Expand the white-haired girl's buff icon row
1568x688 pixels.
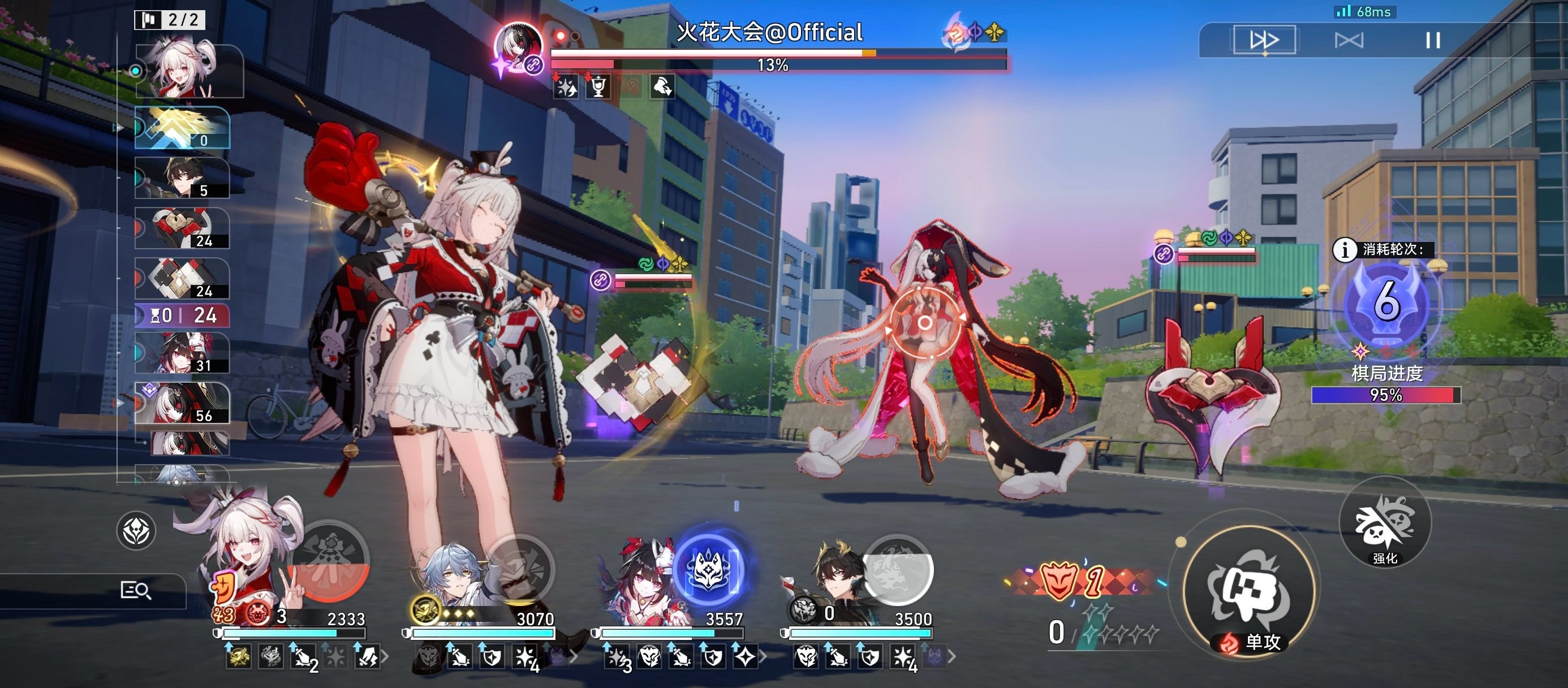(x=385, y=656)
